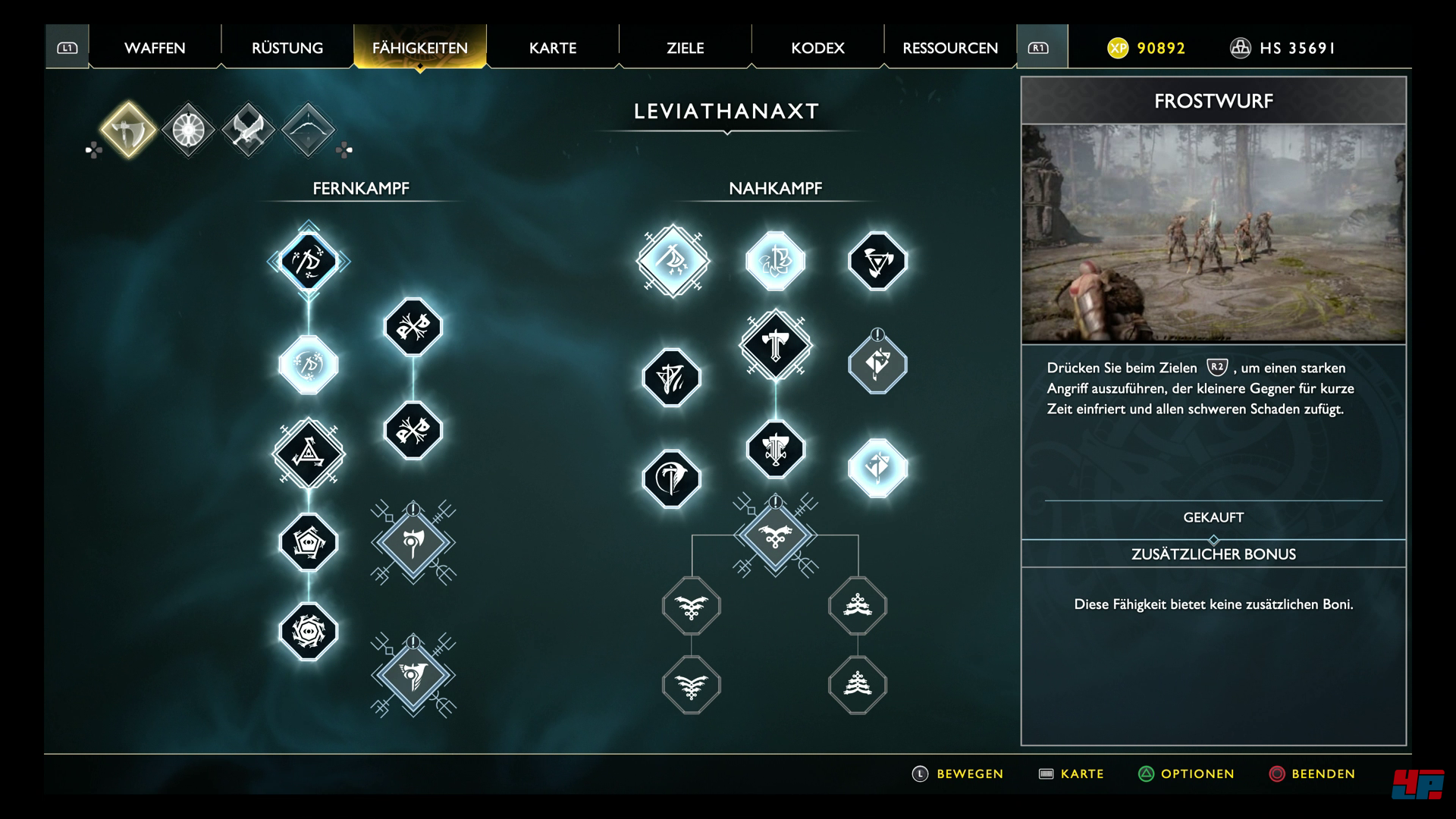Open the Kodex tab
The width and height of the screenshot is (1456, 819).
[817, 48]
